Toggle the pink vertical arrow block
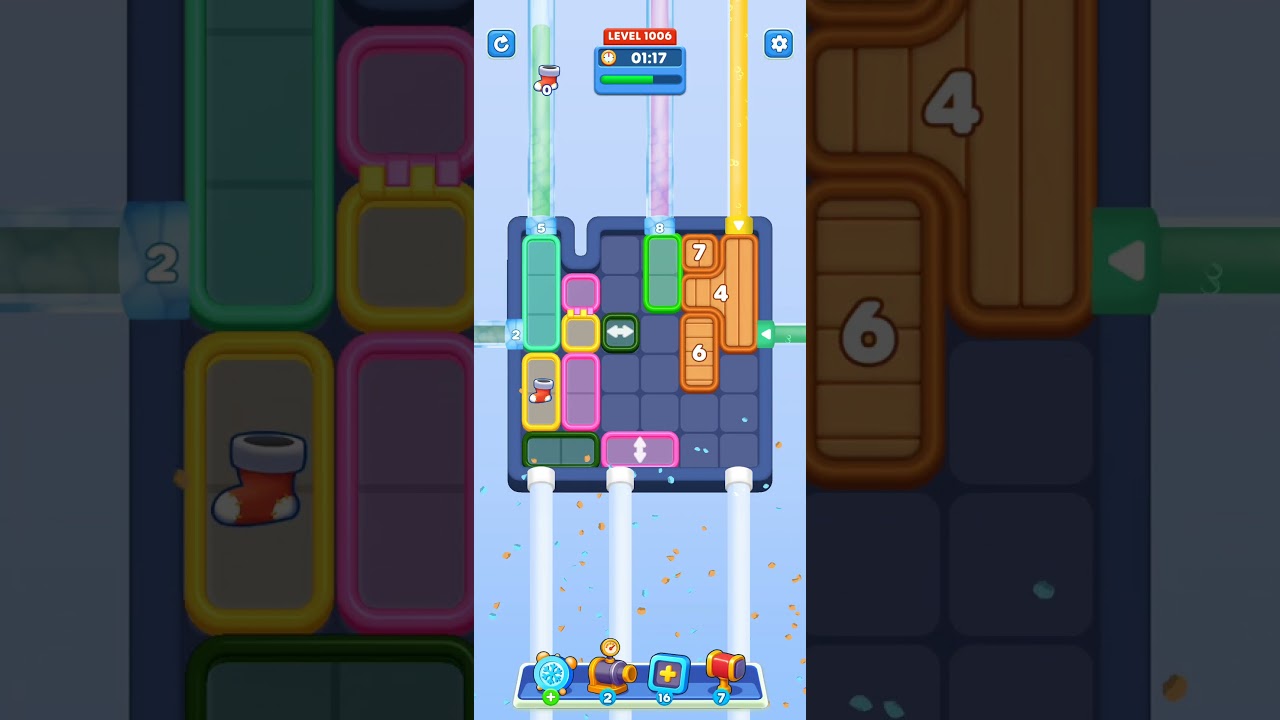Viewport: 1280px width, 720px height. [x=639, y=451]
